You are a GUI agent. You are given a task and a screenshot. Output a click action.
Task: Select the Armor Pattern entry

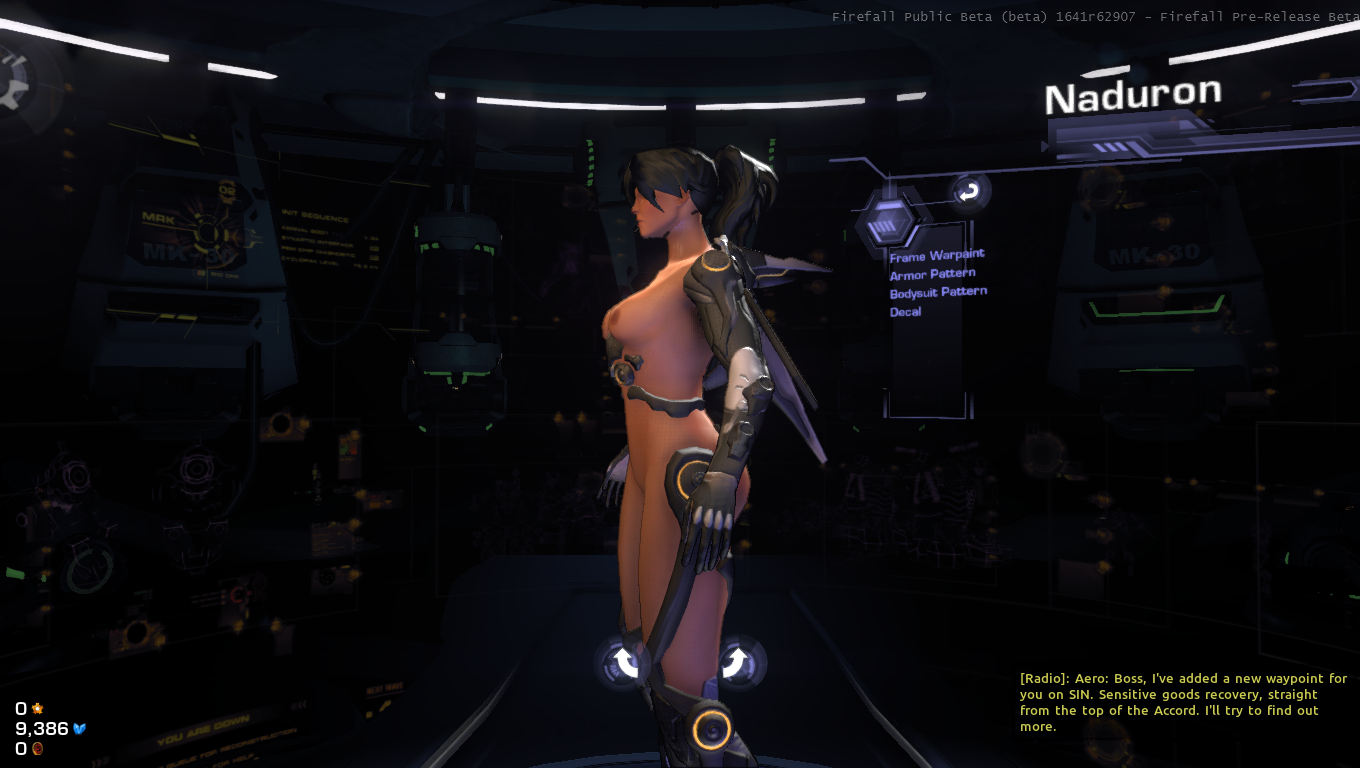(x=932, y=274)
